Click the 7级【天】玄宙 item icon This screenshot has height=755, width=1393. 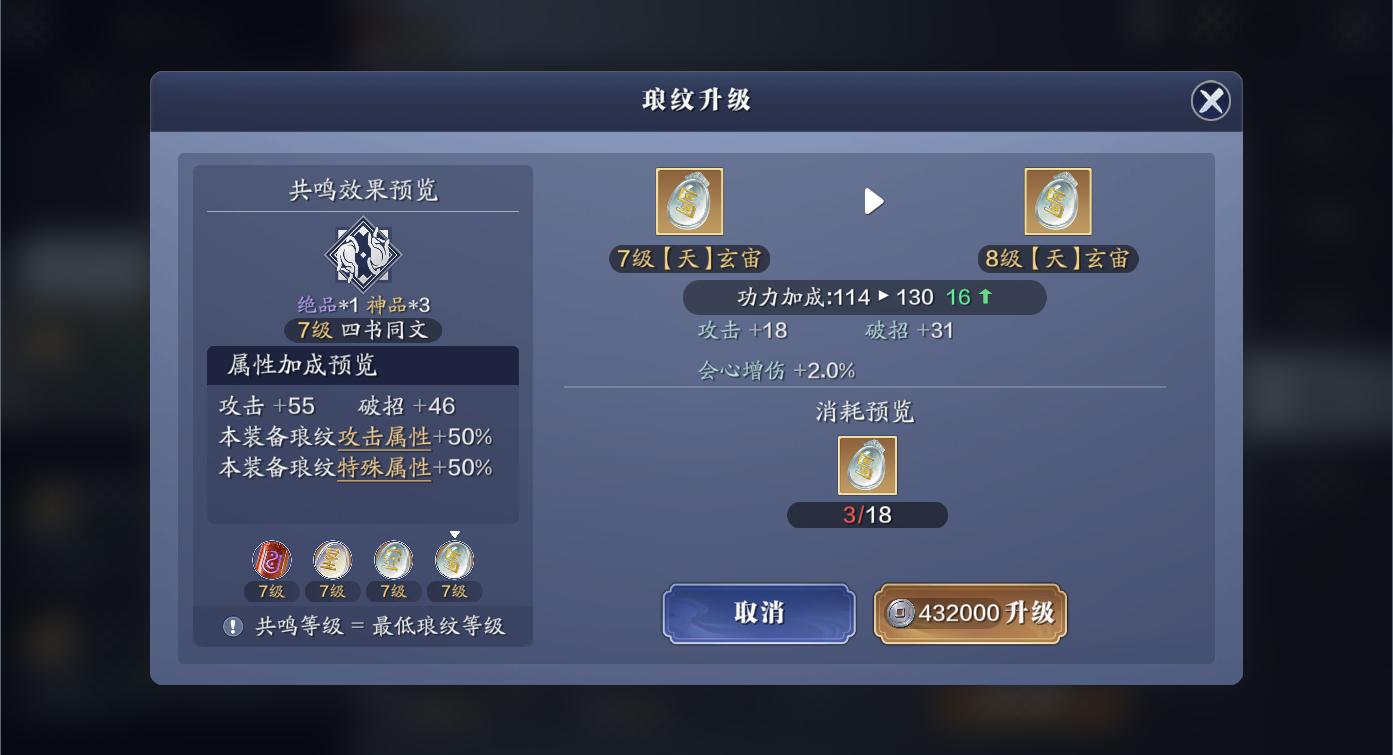(689, 201)
